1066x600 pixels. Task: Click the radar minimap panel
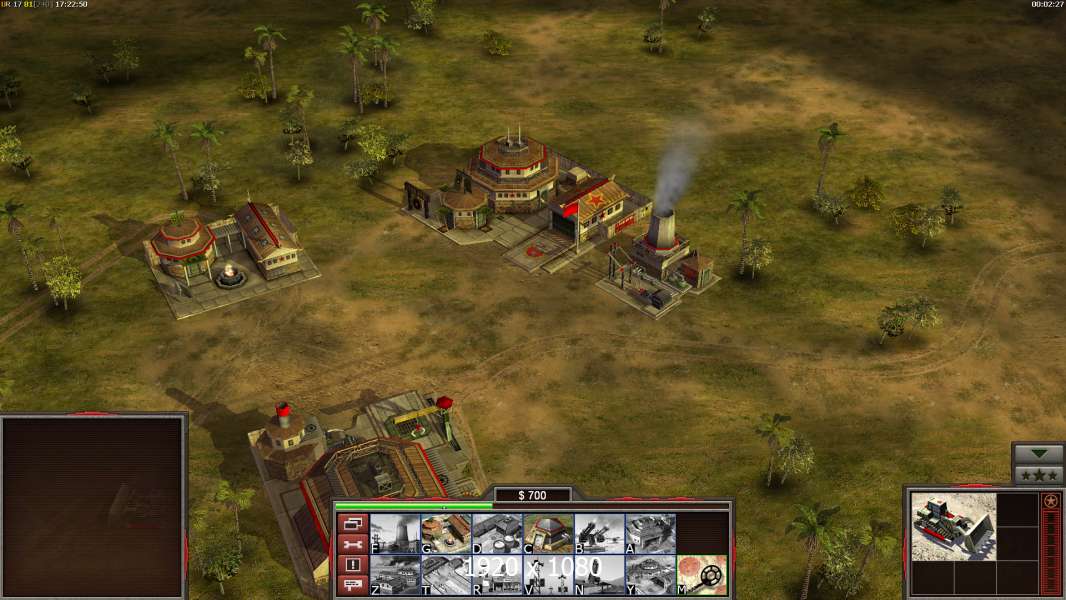[x=94, y=506]
